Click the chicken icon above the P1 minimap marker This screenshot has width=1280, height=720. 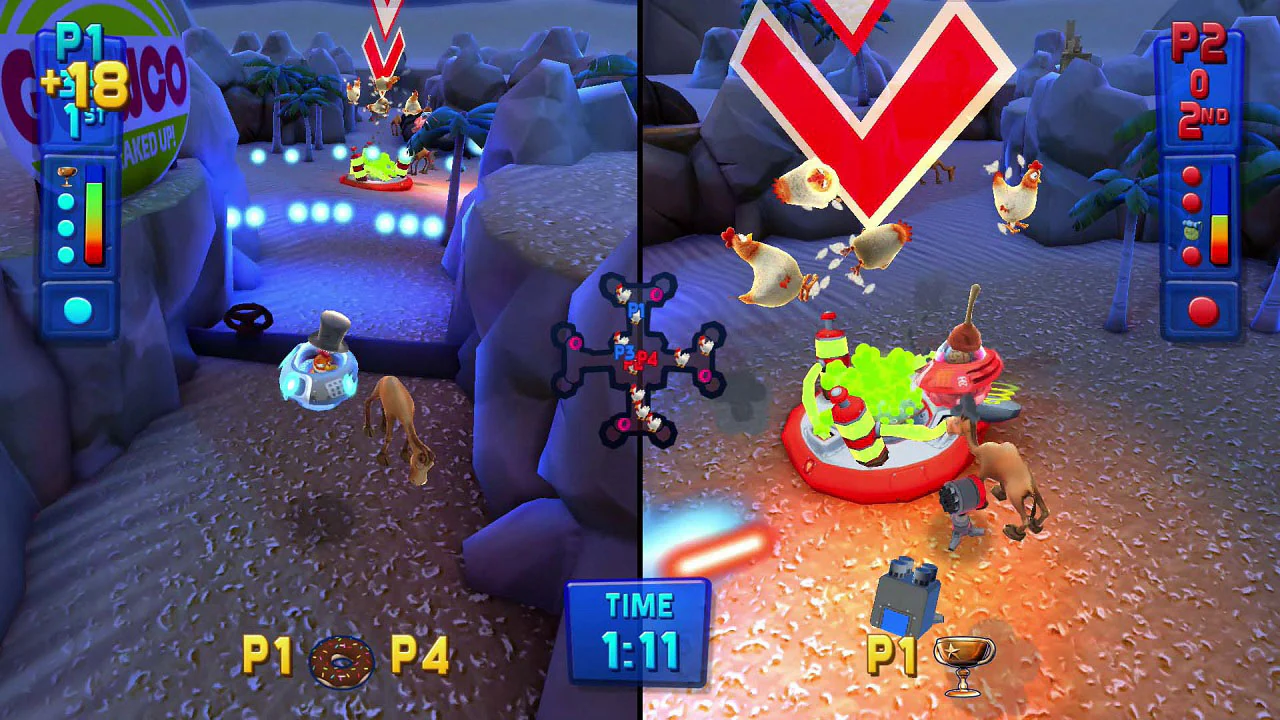622,292
